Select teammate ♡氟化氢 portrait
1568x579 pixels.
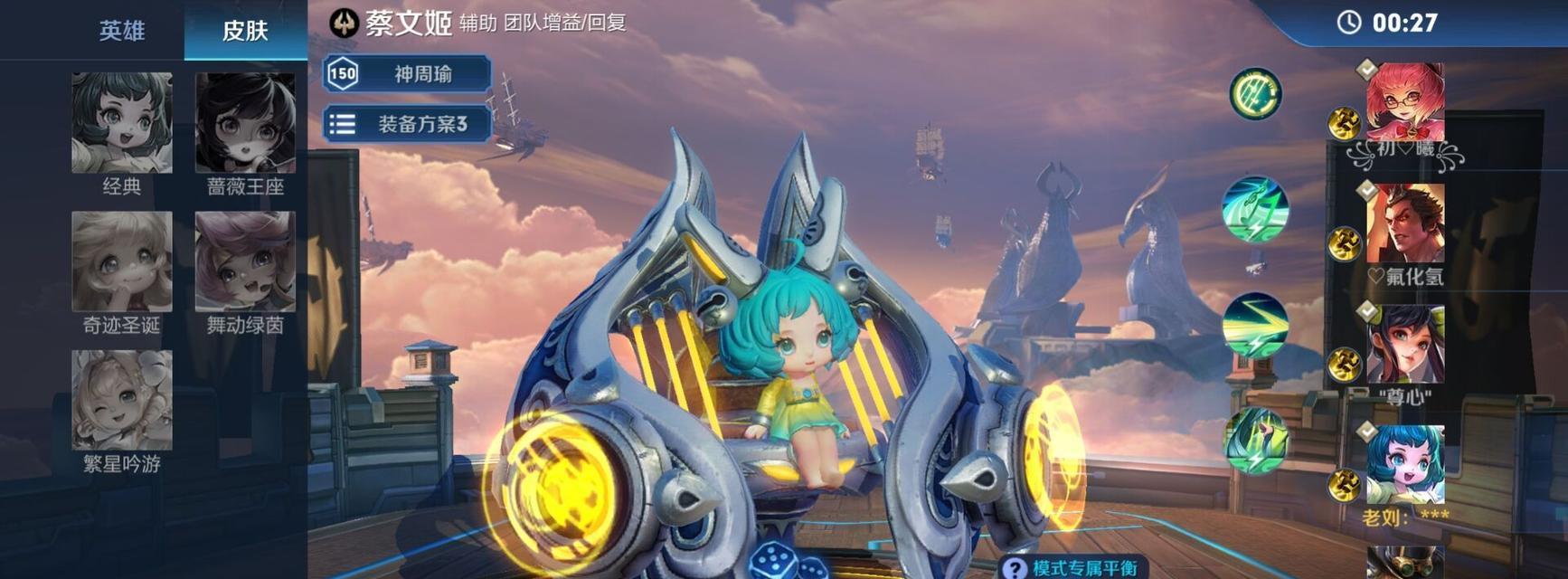(1404, 223)
